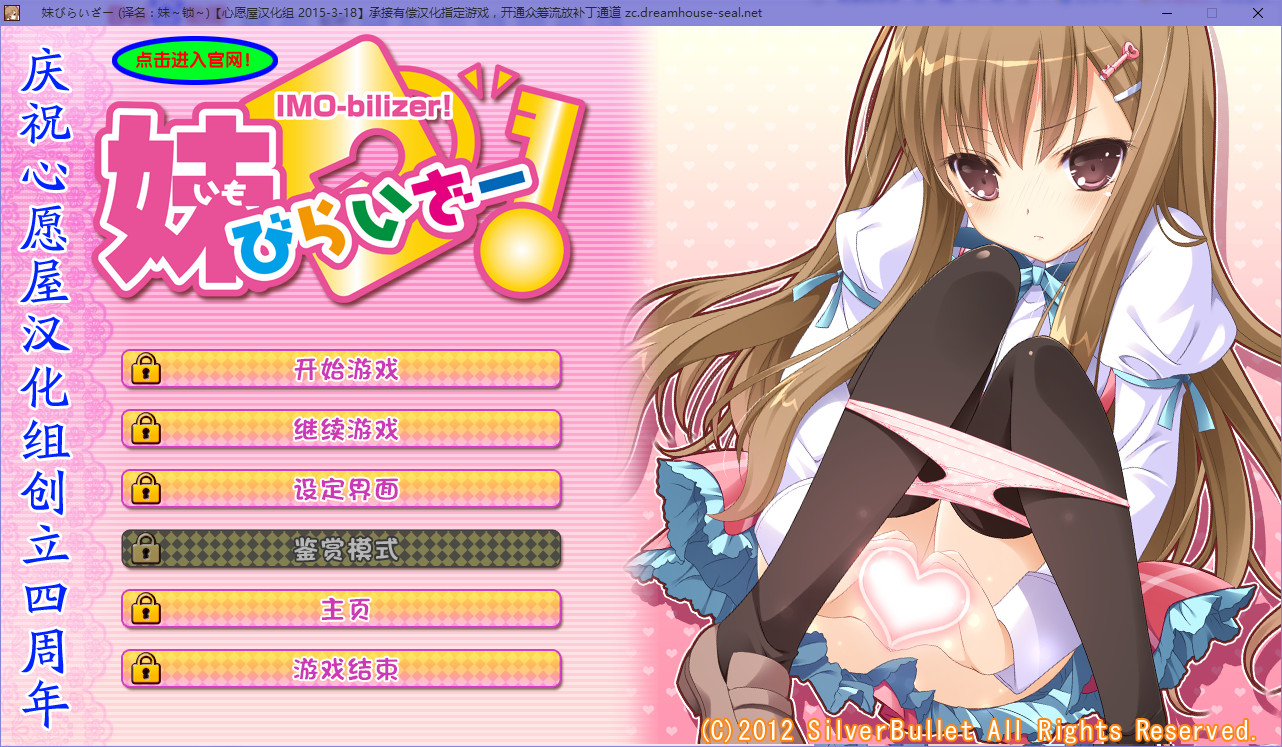Click the padlock icon on 开始游戏 button
Screen dimensions: 1282x747
point(146,369)
